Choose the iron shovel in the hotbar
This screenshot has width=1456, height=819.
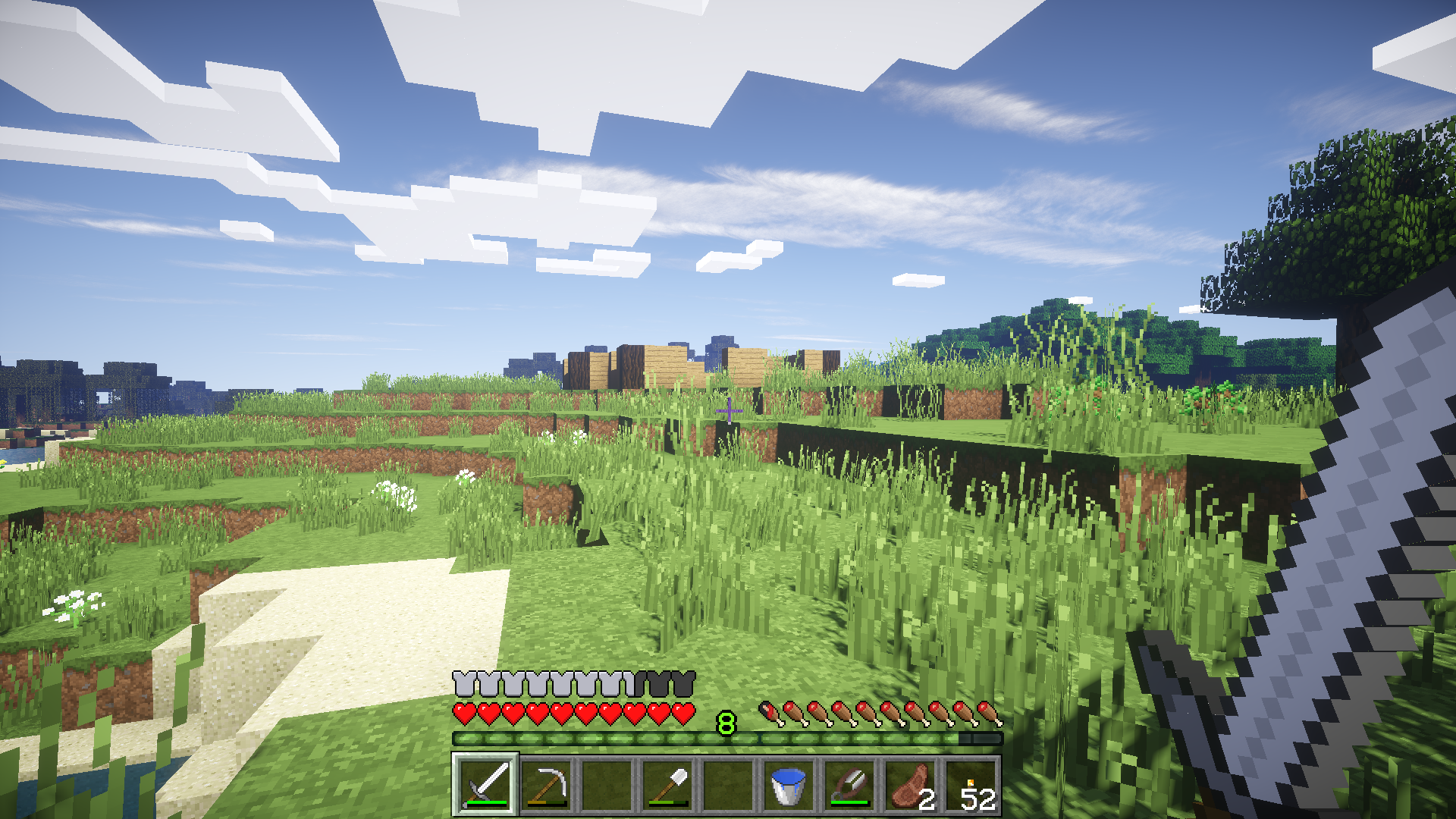pos(667,785)
